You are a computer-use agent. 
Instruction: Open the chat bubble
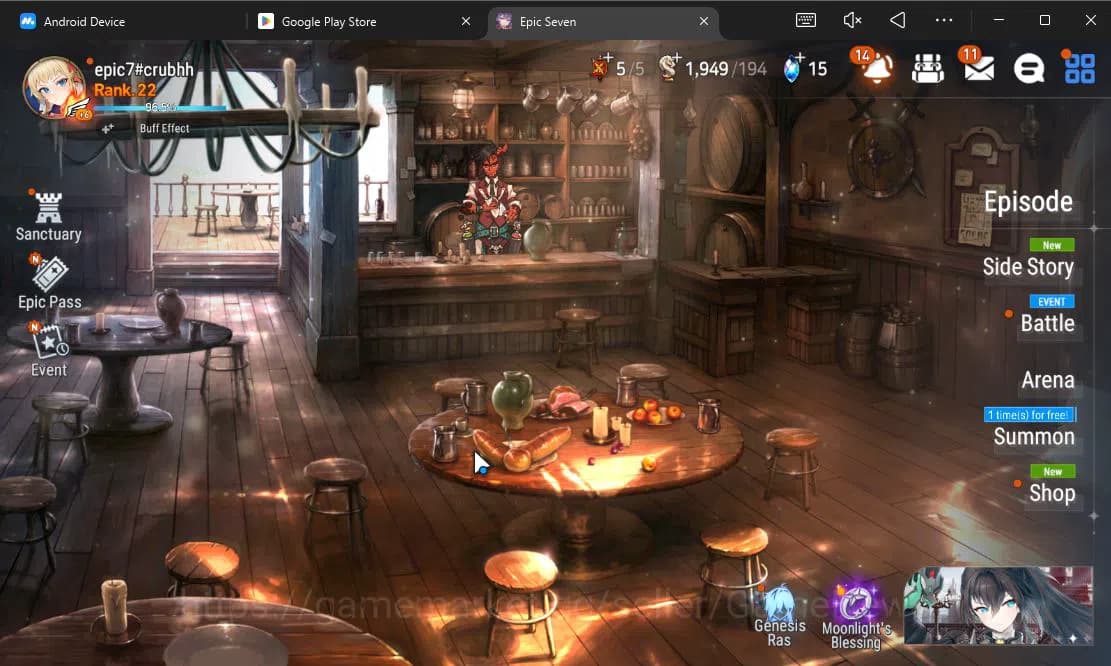1029,68
